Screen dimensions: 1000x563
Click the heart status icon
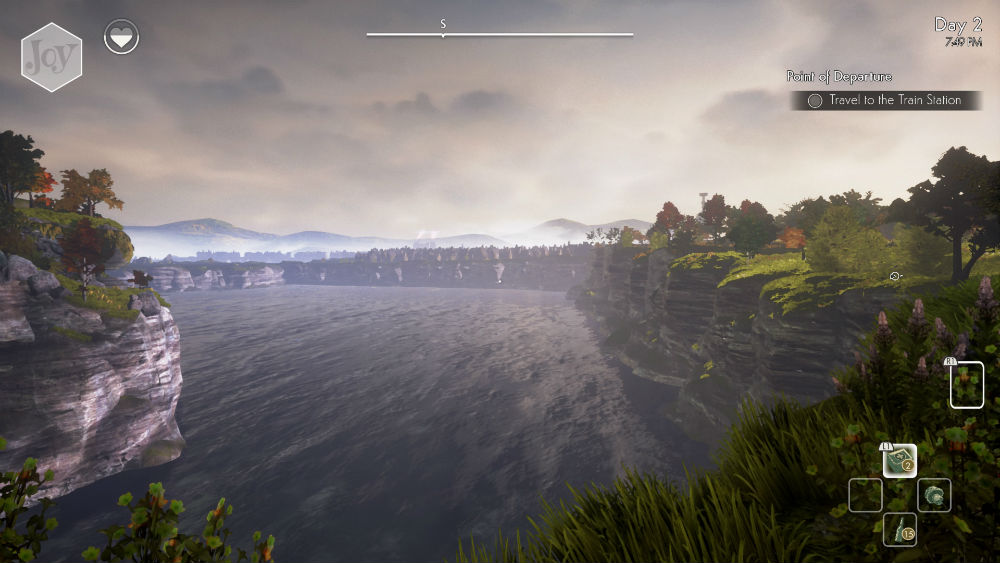(122, 38)
